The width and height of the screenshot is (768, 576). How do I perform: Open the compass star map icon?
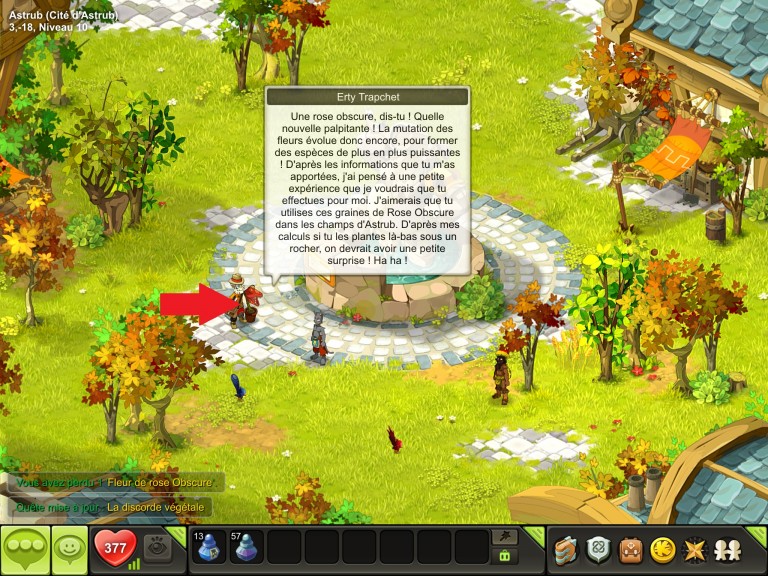point(692,549)
